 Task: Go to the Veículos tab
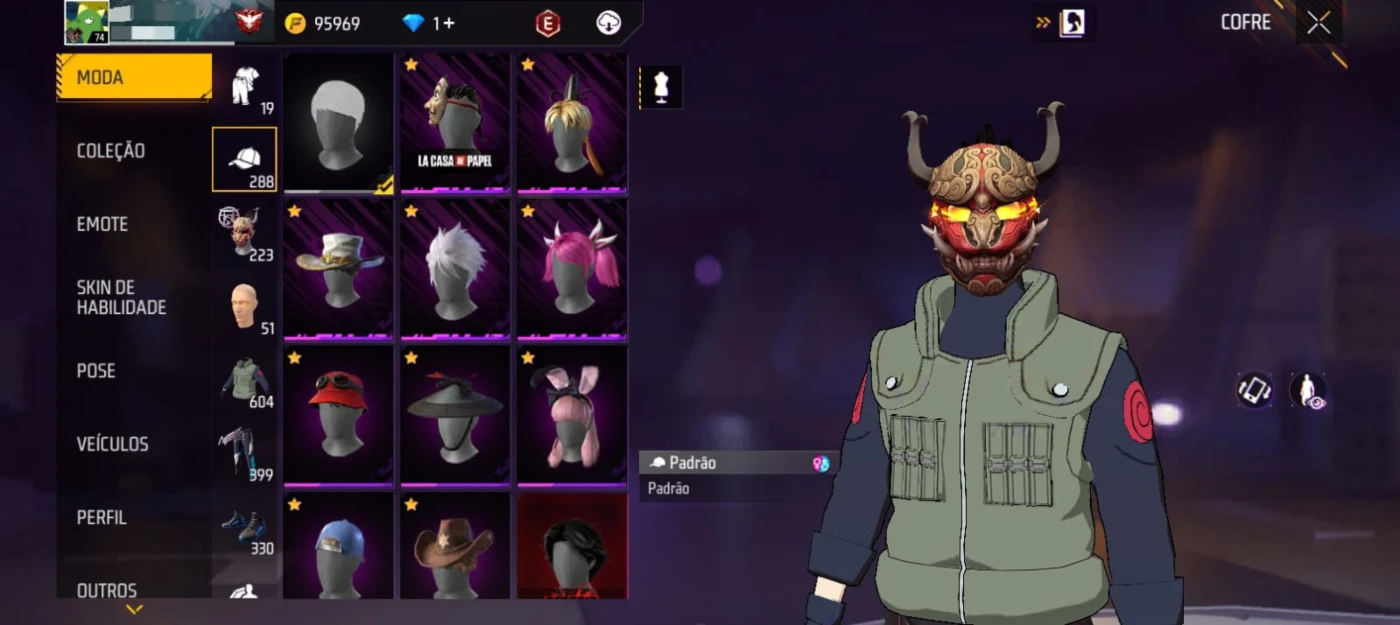[112, 444]
